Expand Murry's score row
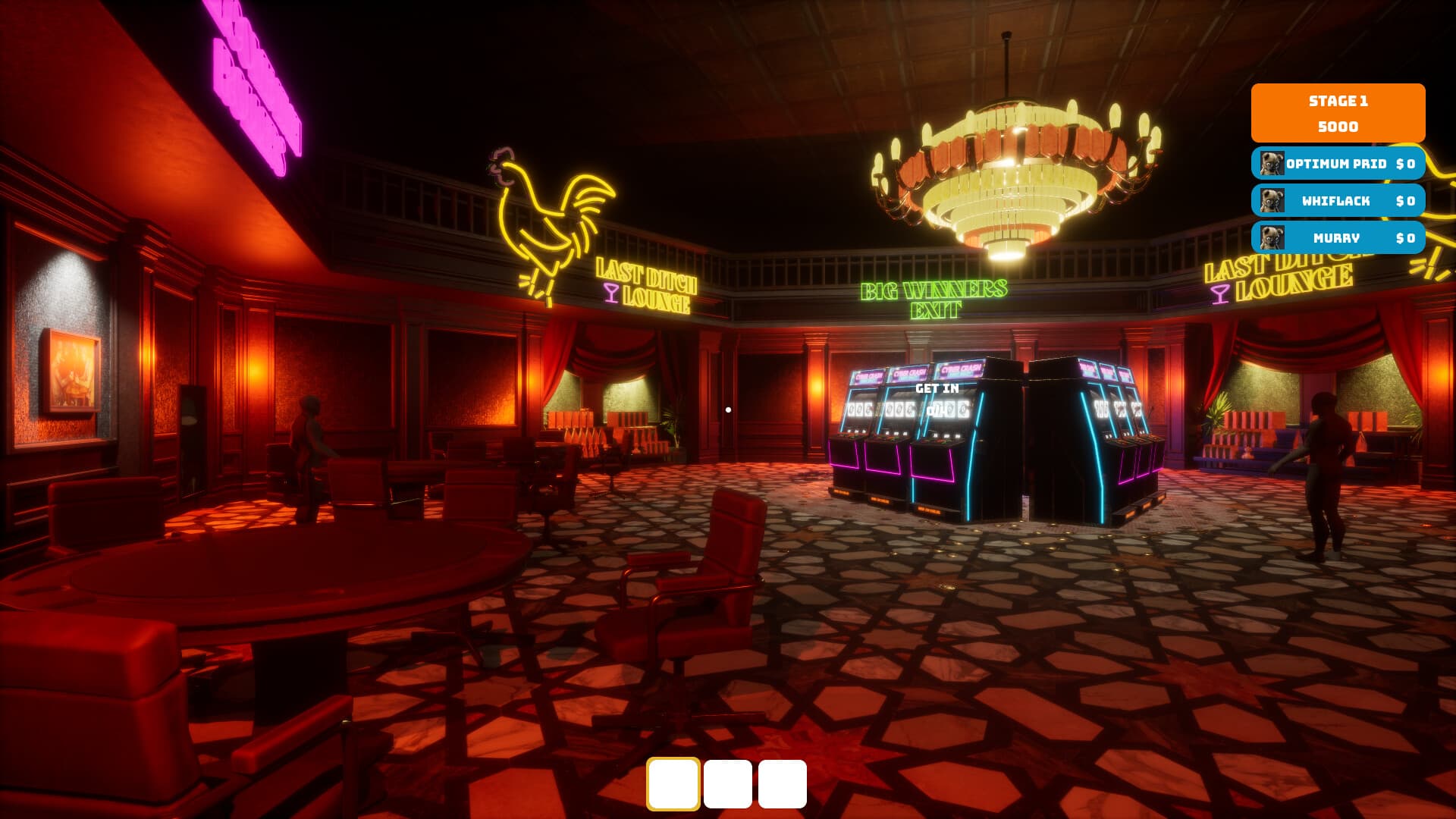 pyautogui.click(x=1337, y=238)
